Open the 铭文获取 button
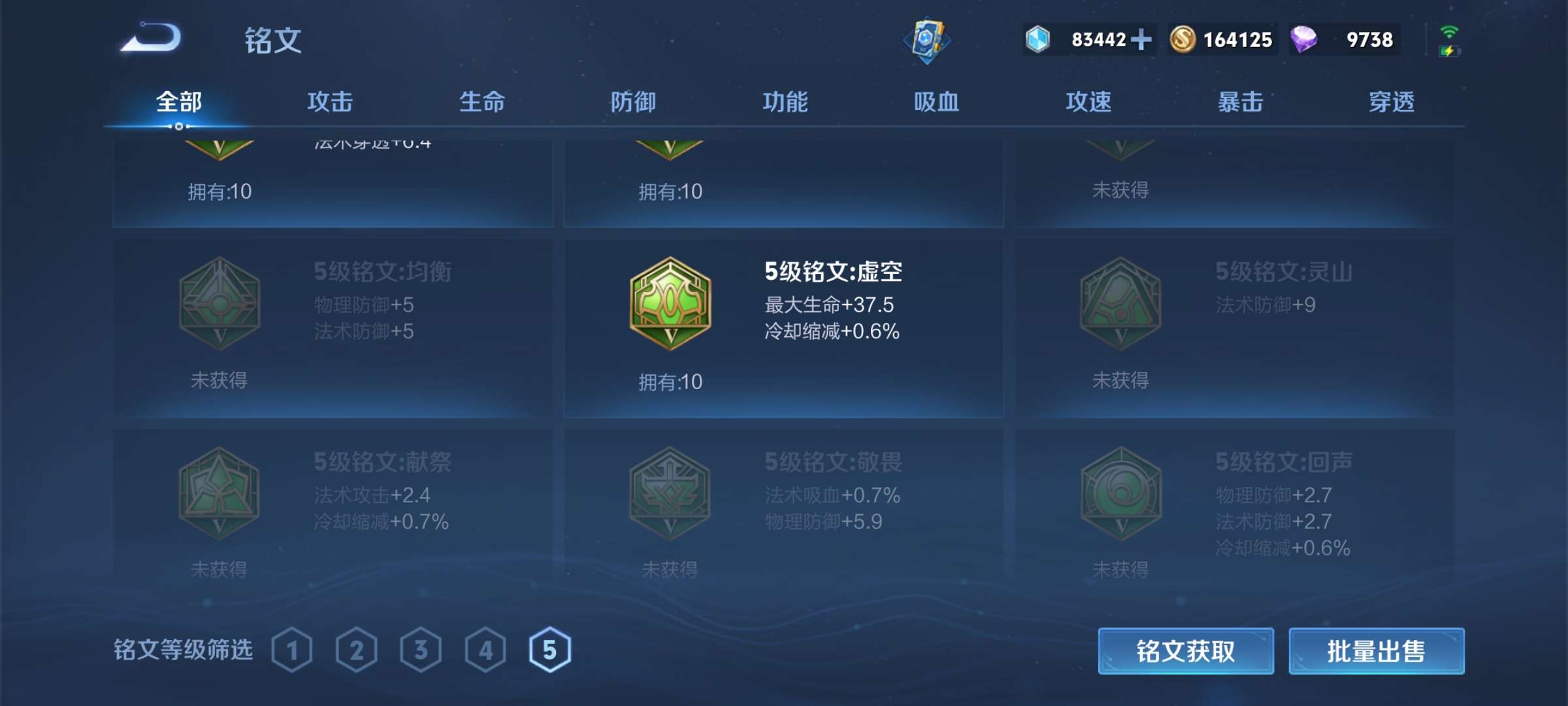 tap(1186, 651)
